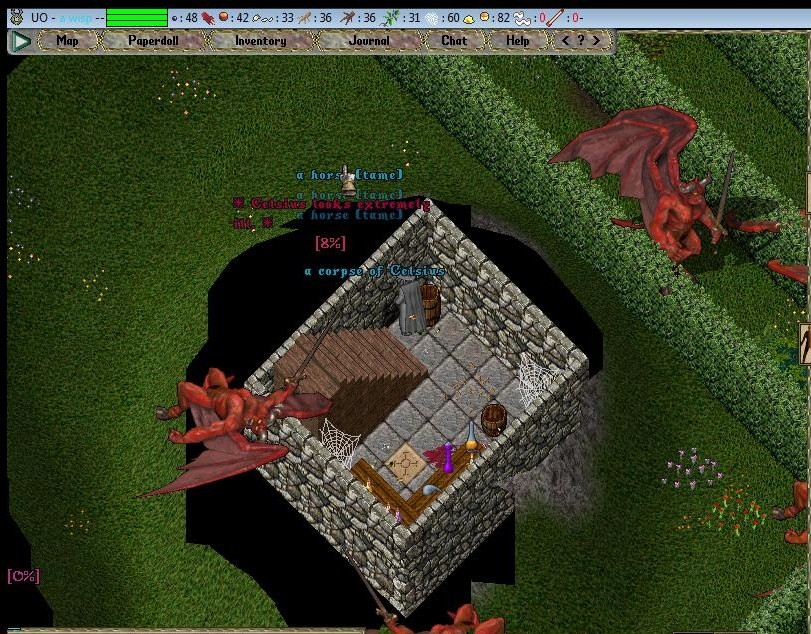The image size is (811, 634).
Task: Click the Help button
Action: pos(517,41)
